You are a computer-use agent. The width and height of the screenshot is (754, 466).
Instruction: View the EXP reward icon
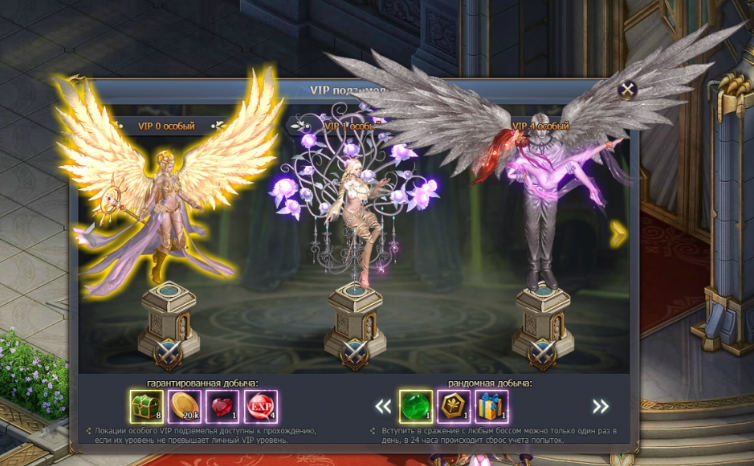point(261,406)
